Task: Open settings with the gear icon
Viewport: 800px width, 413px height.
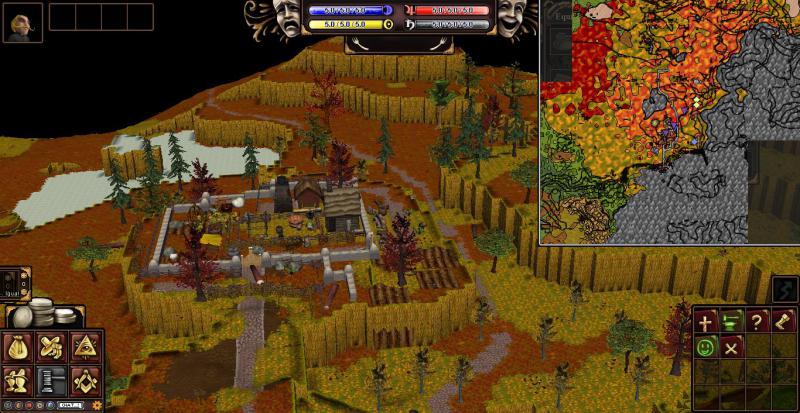Action: tap(97, 405)
